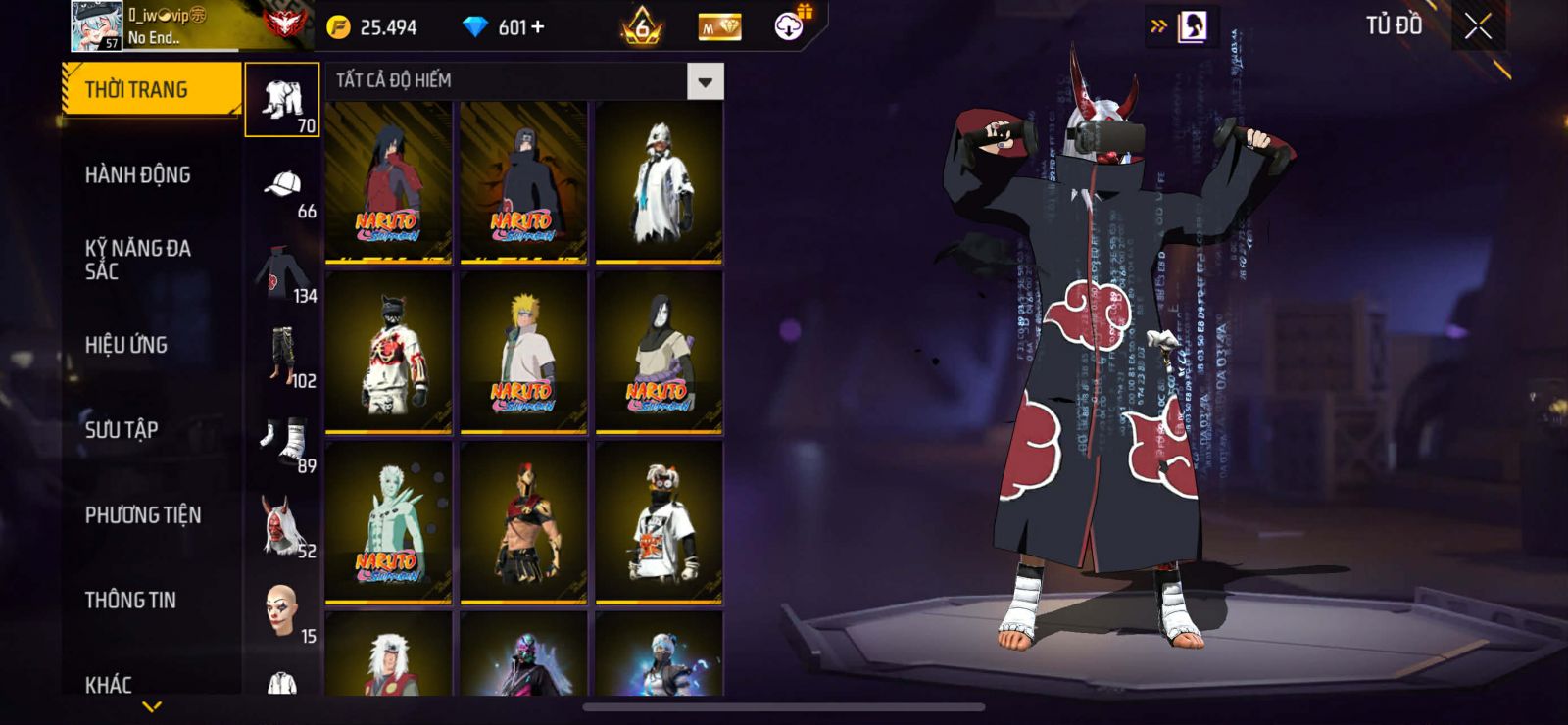Show the Phương Tiện tab
Viewport: 1568px width, 725px height.
[143, 515]
